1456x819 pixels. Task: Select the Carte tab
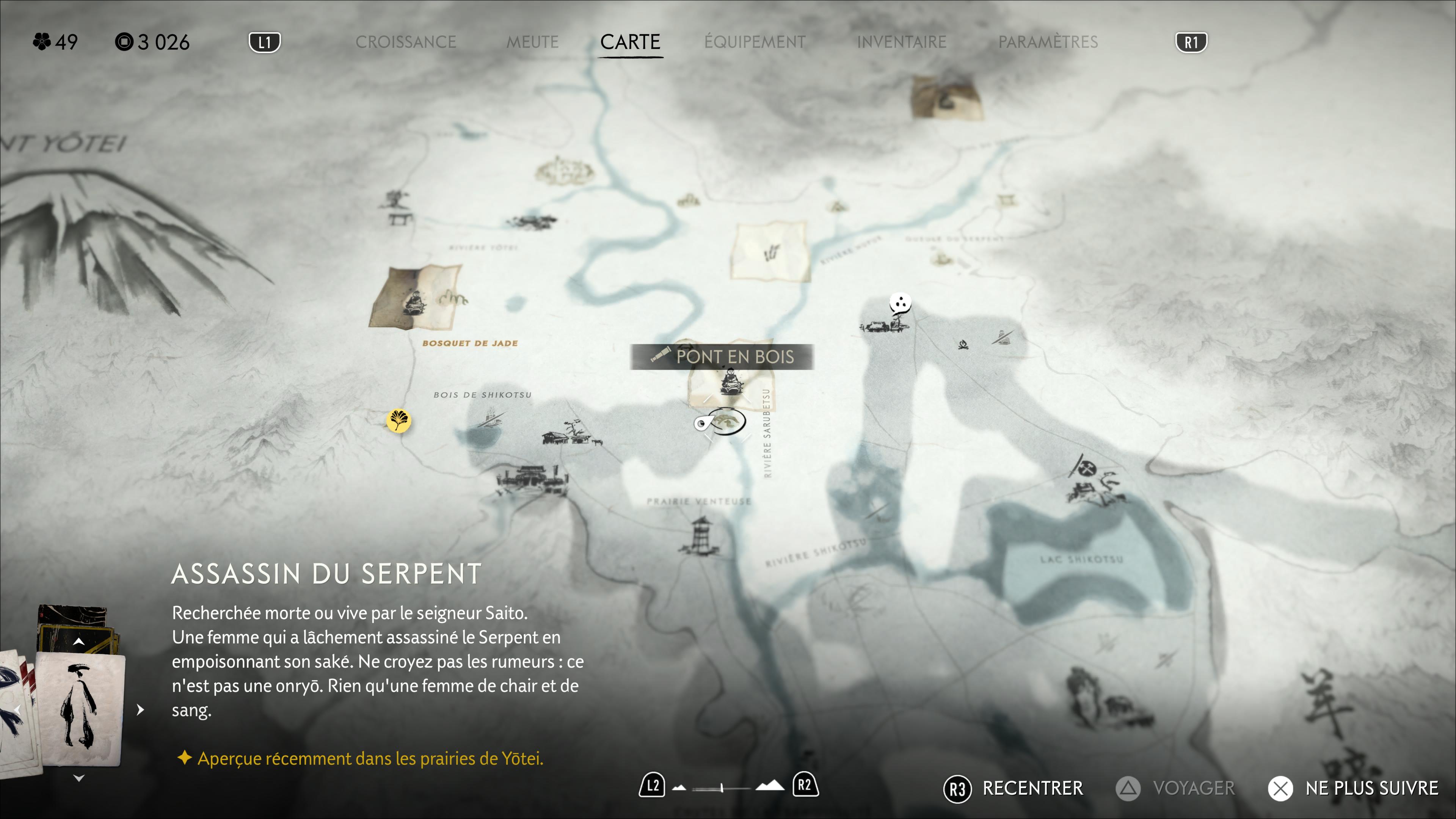pyautogui.click(x=630, y=42)
